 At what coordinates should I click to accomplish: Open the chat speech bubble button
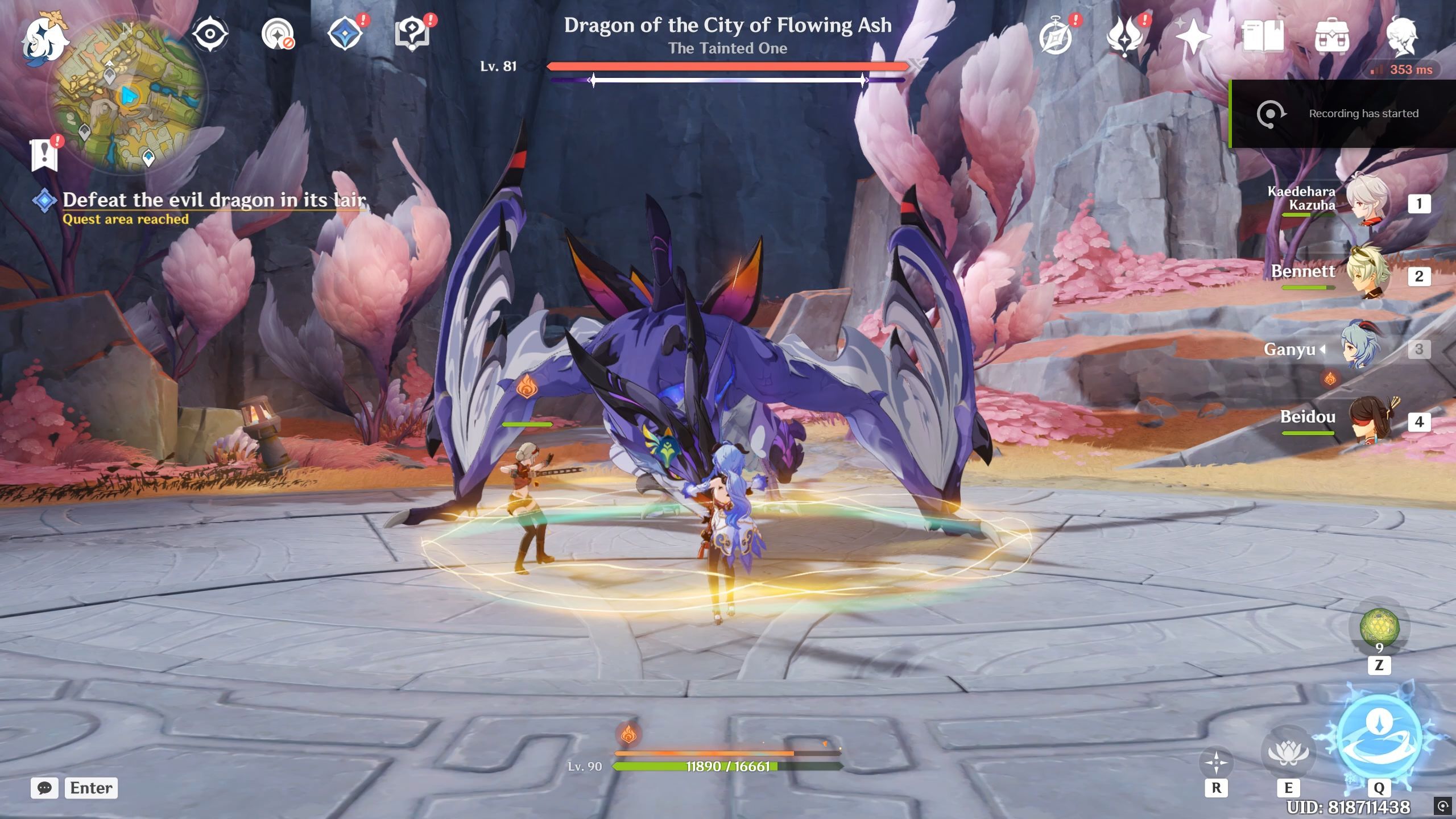pyautogui.click(x=44, y=788)
